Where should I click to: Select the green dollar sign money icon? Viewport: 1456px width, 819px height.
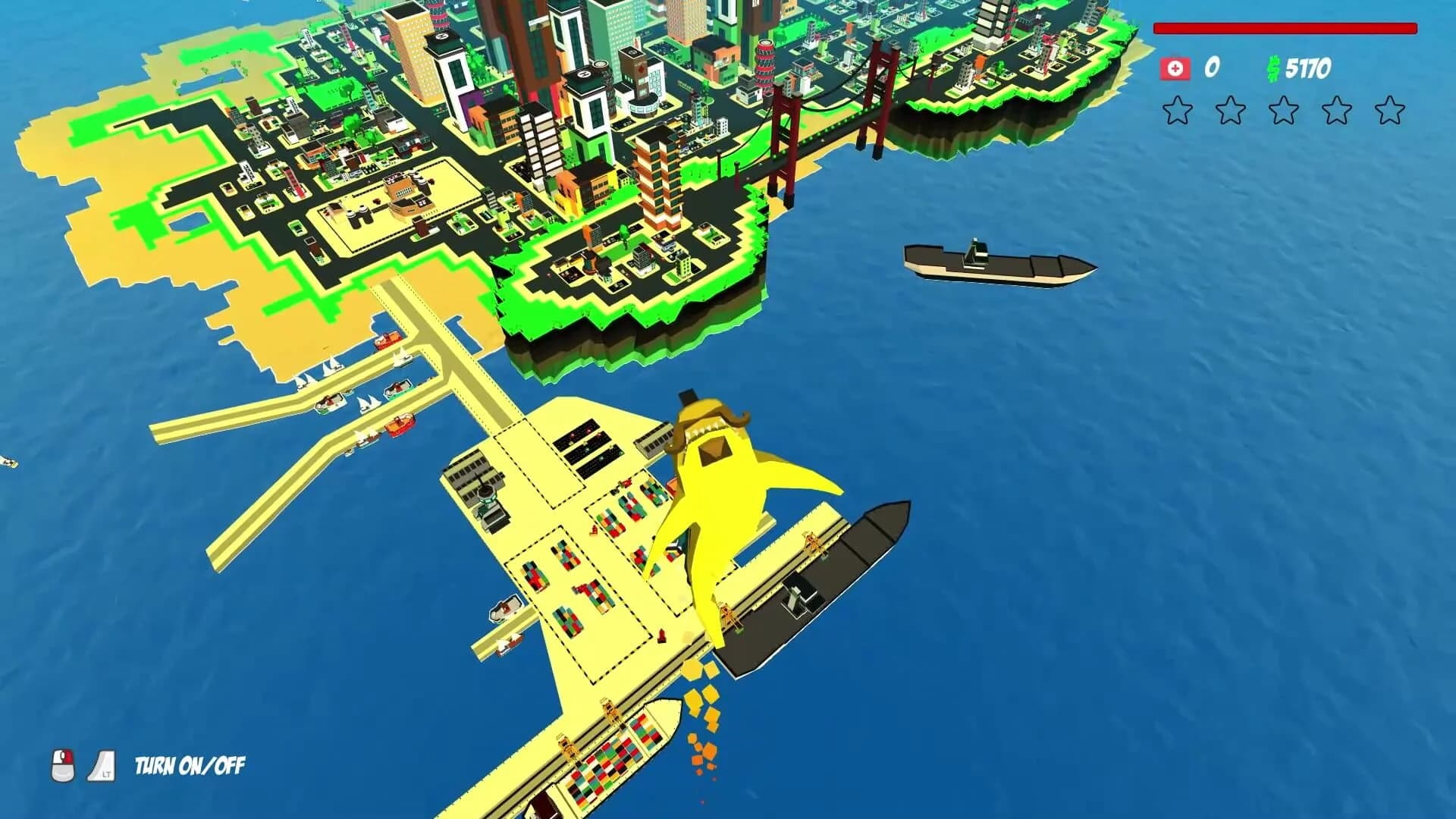click(1274, 69)
